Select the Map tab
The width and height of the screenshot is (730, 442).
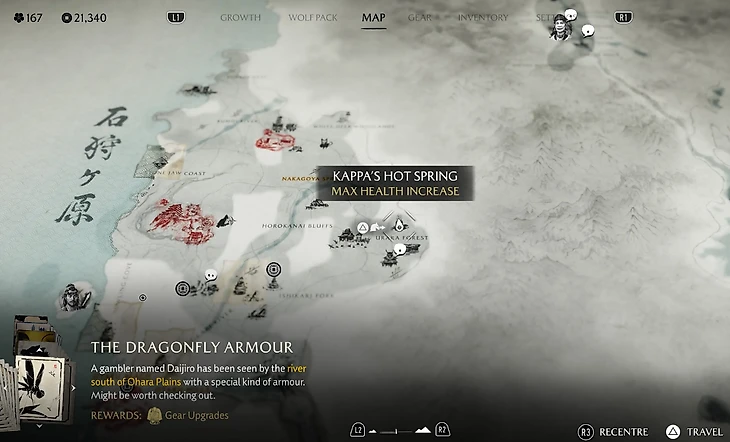click(x=374, y=17)
